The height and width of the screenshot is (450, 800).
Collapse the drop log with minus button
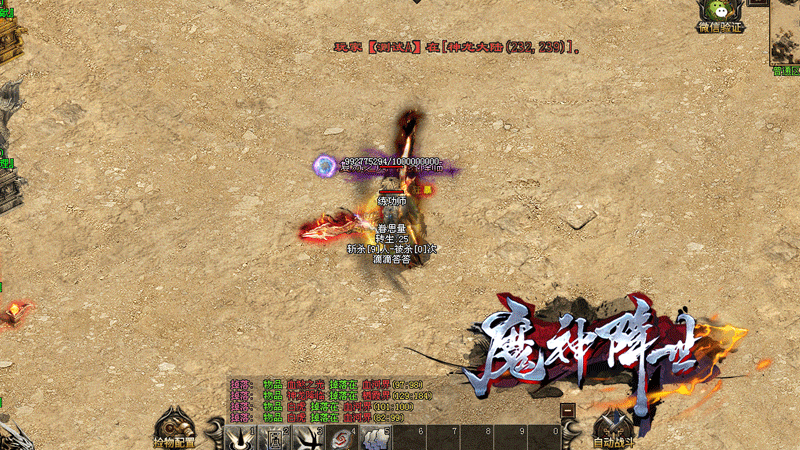568,410
